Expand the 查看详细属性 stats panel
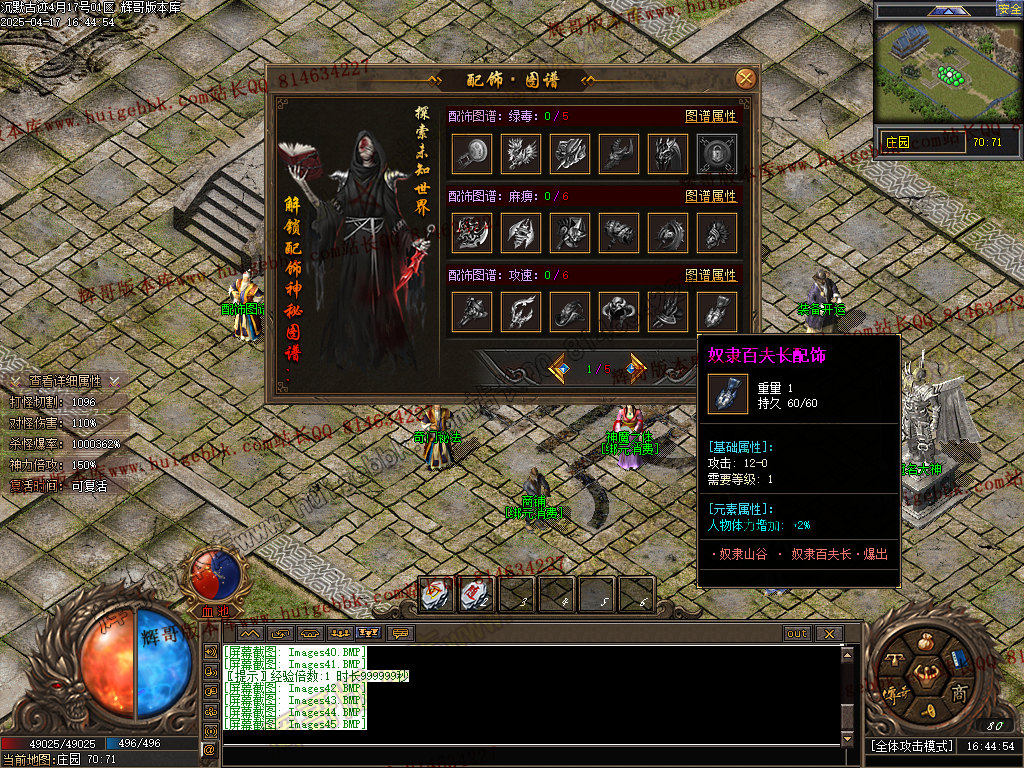 click(x=65, y=381)
